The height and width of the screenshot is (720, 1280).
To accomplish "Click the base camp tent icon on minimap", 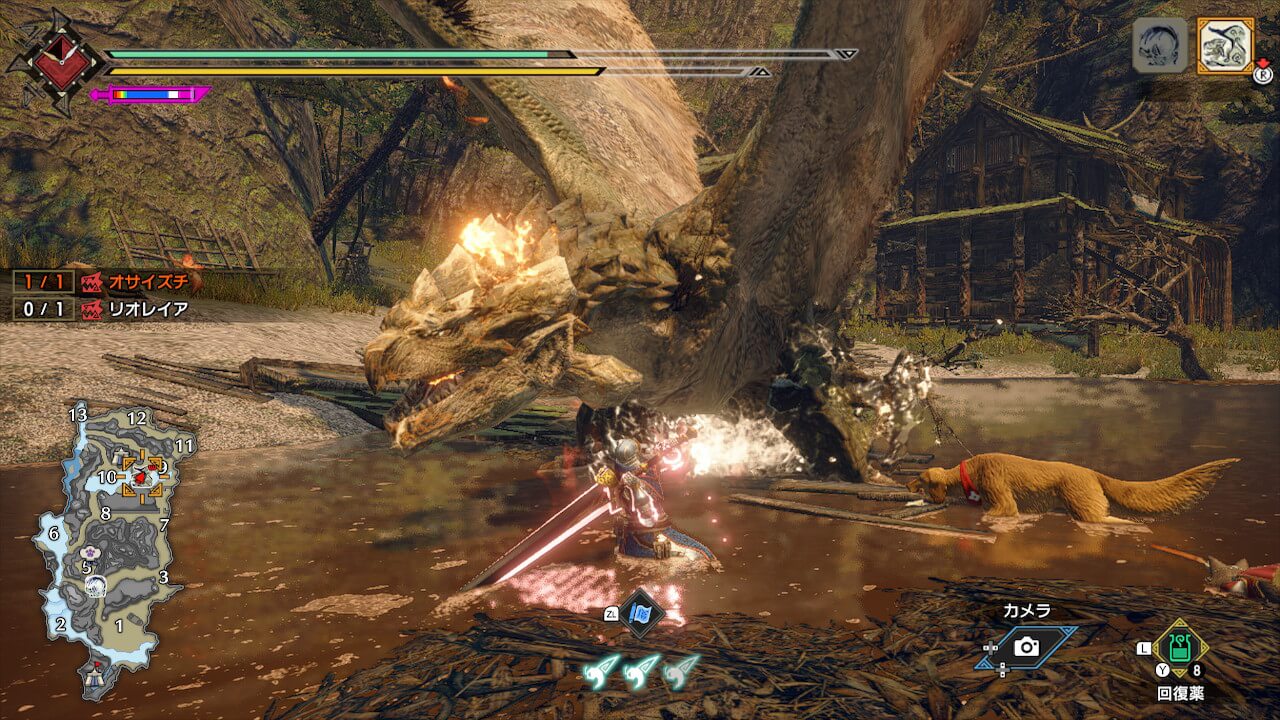I will point(97,671).
